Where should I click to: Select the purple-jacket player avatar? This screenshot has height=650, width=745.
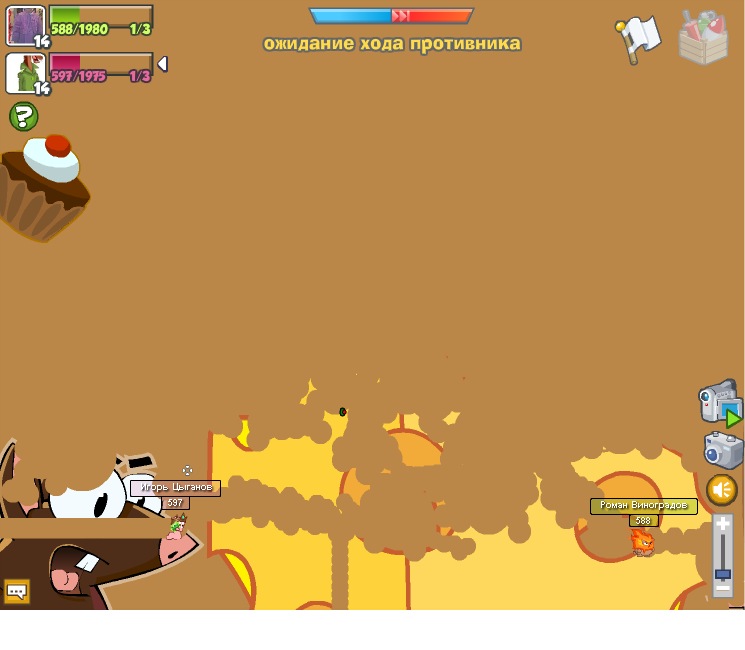(25, 25)
